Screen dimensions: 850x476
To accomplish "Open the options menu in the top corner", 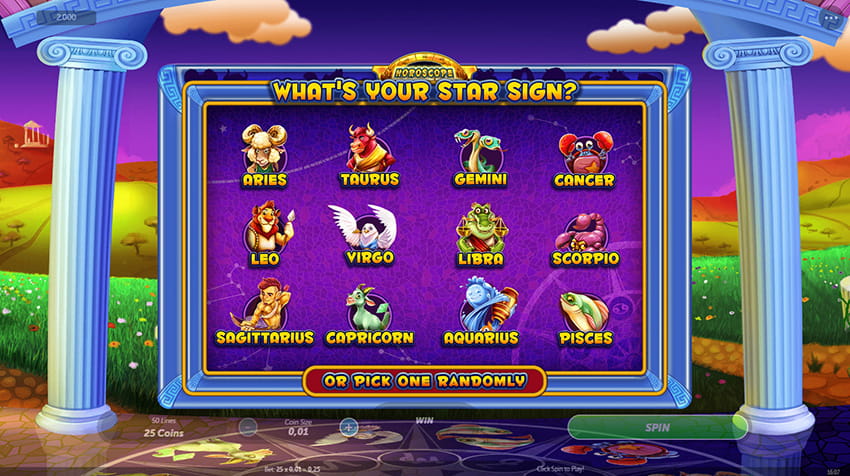I will [x=831, y=17].
